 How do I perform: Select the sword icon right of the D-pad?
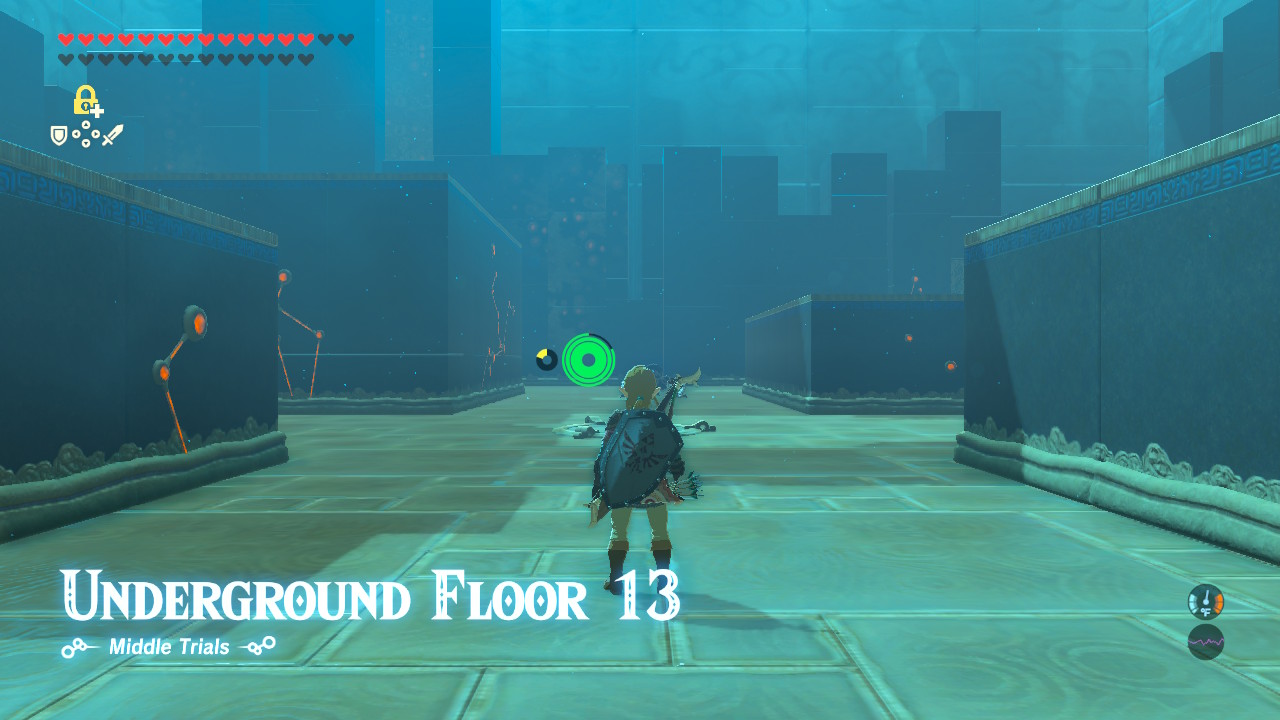[x=113, y=134]
